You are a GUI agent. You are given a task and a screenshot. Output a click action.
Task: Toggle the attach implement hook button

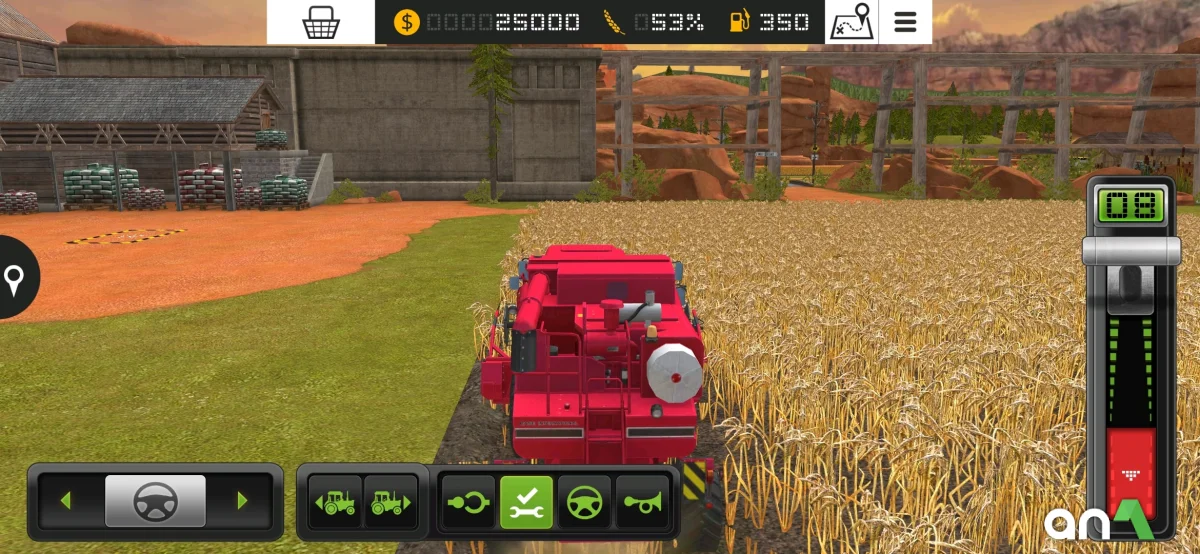pos(469,502)
